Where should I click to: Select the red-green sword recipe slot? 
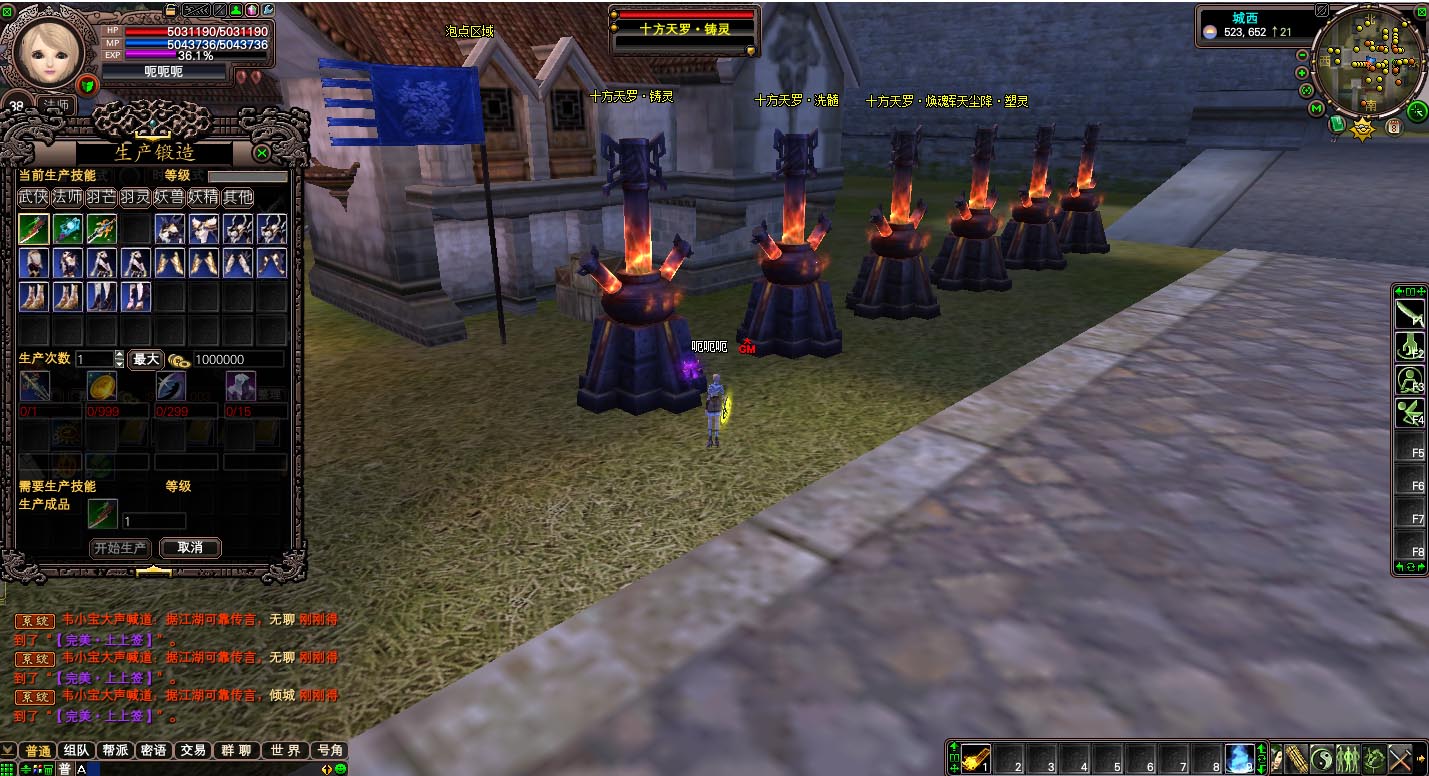tap(34, 229)
